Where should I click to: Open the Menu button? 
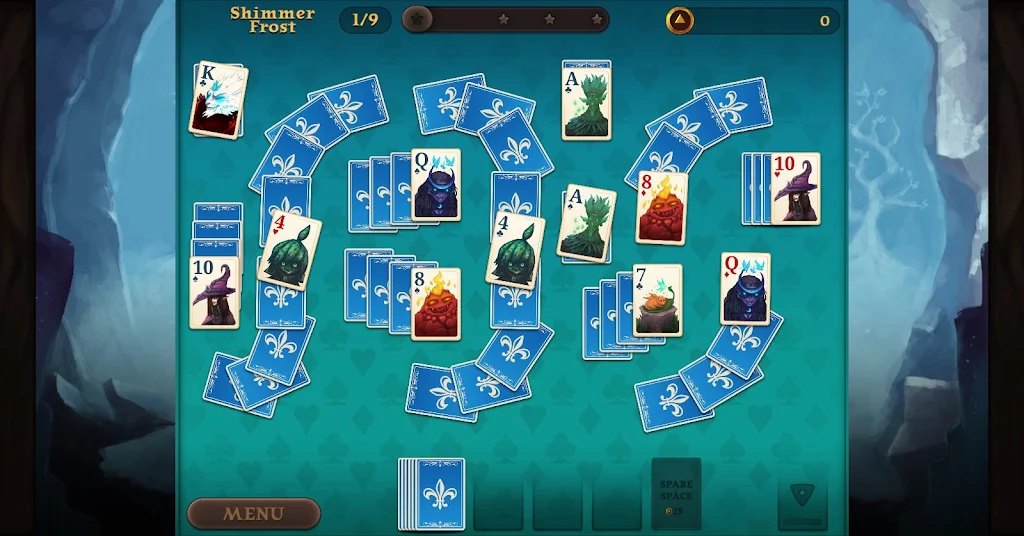click(254, 513)
